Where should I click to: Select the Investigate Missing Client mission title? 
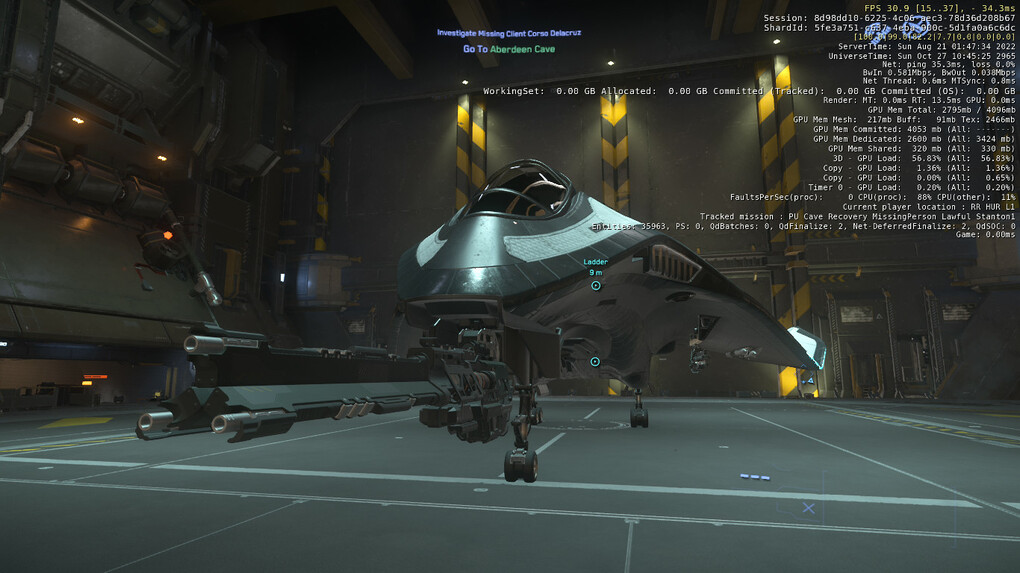click(508, 33)
